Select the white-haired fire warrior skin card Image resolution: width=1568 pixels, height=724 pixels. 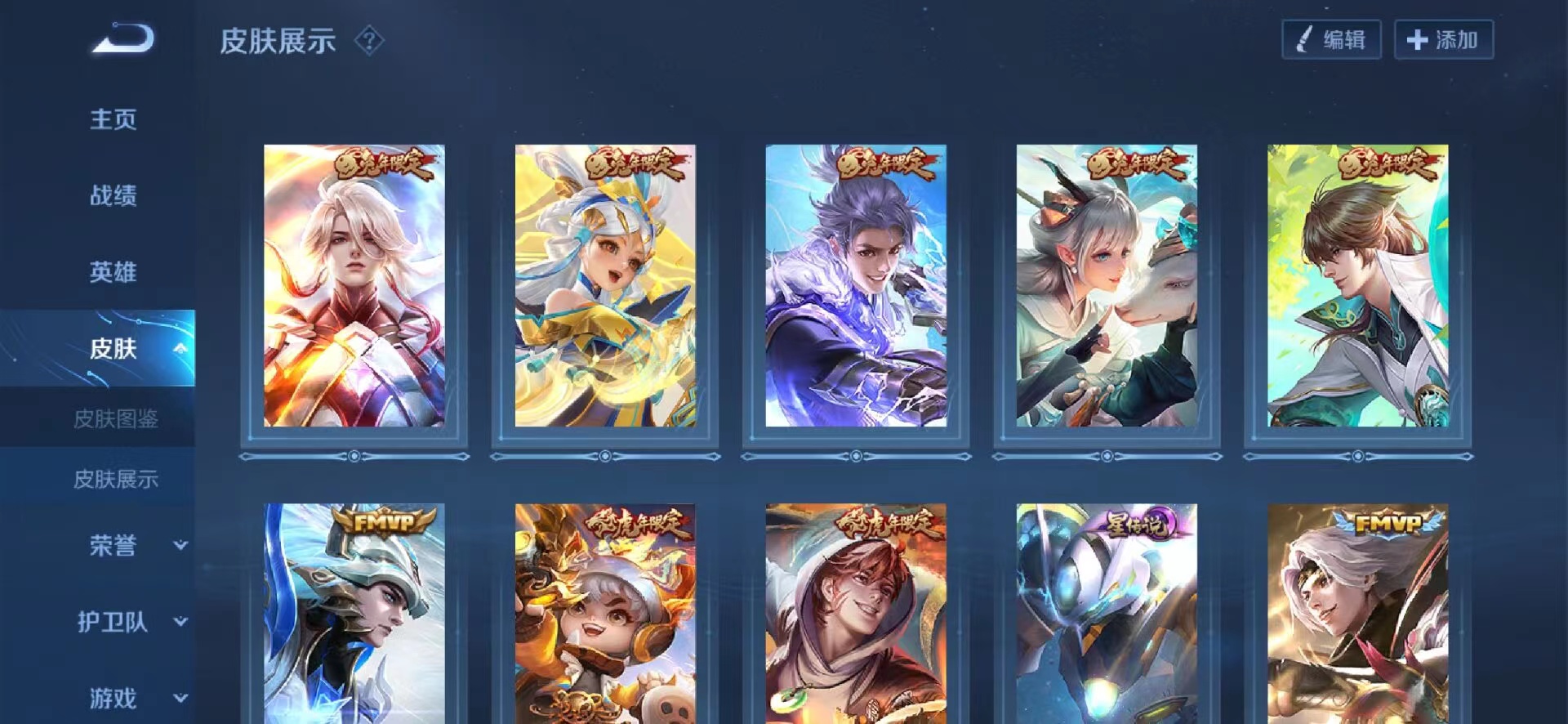click(354, 286)
